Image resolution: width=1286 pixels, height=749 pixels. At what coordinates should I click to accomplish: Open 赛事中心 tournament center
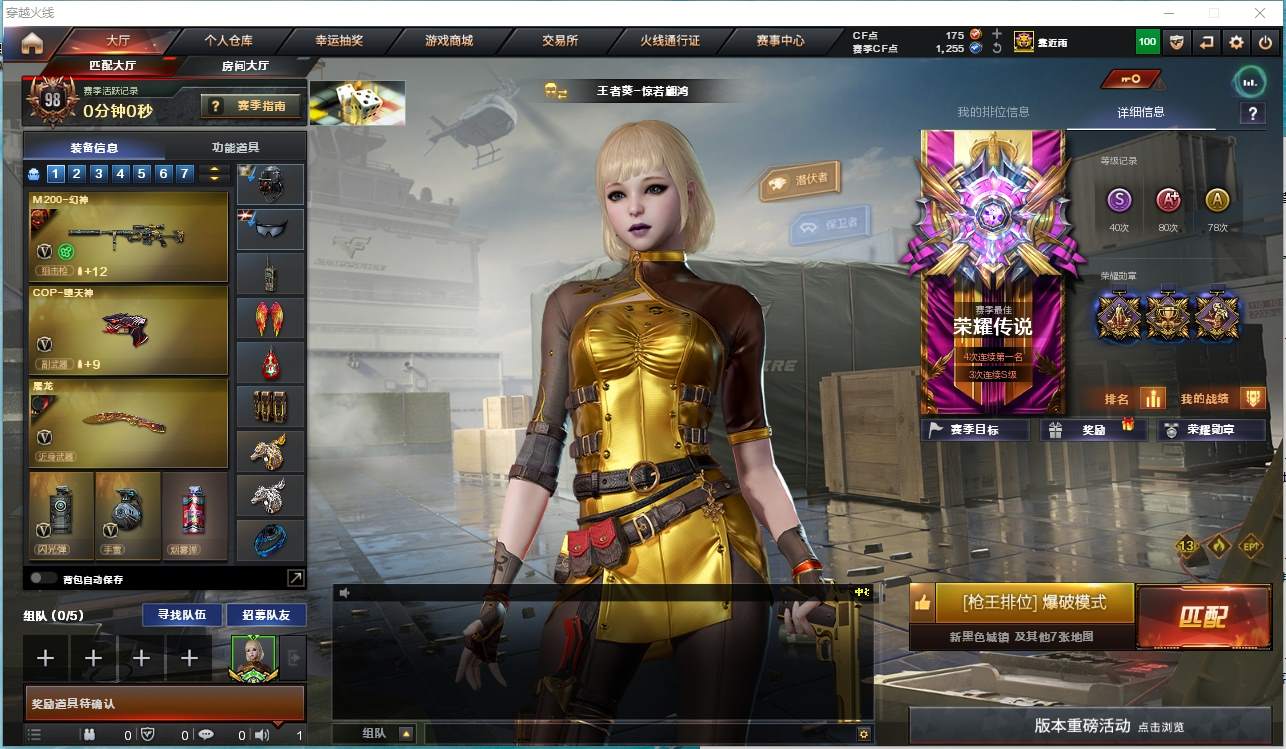780,41
